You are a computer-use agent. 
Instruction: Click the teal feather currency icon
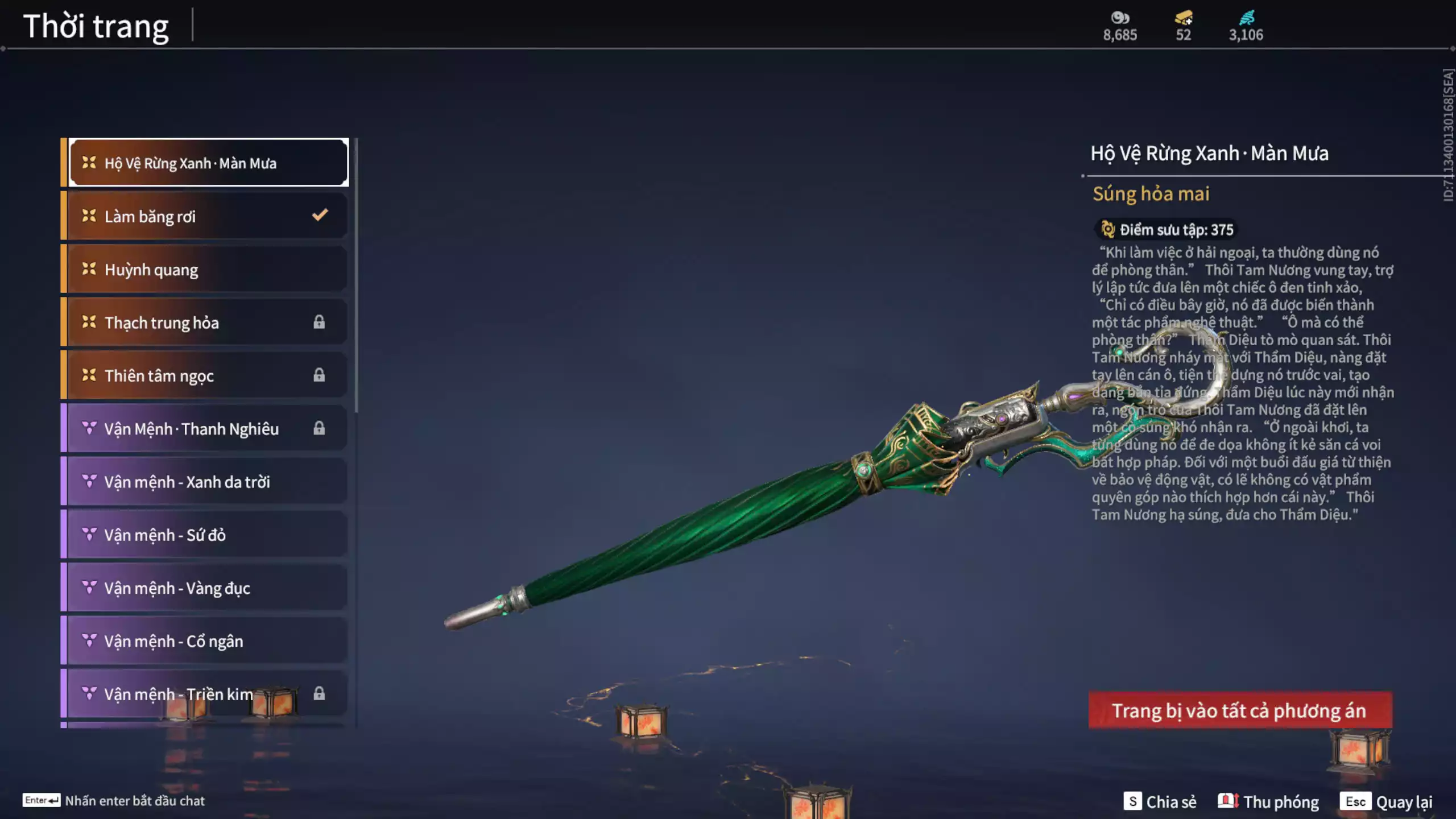(x=1246, y=18)
